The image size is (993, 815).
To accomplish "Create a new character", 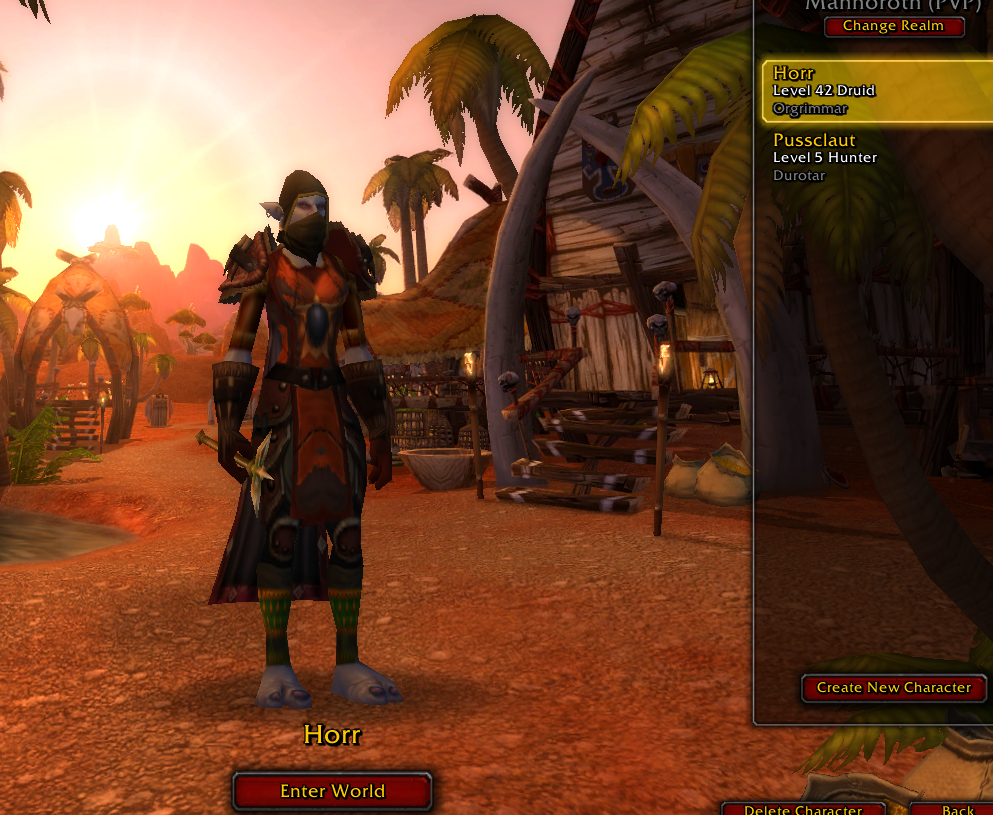I will click(893, 687).
